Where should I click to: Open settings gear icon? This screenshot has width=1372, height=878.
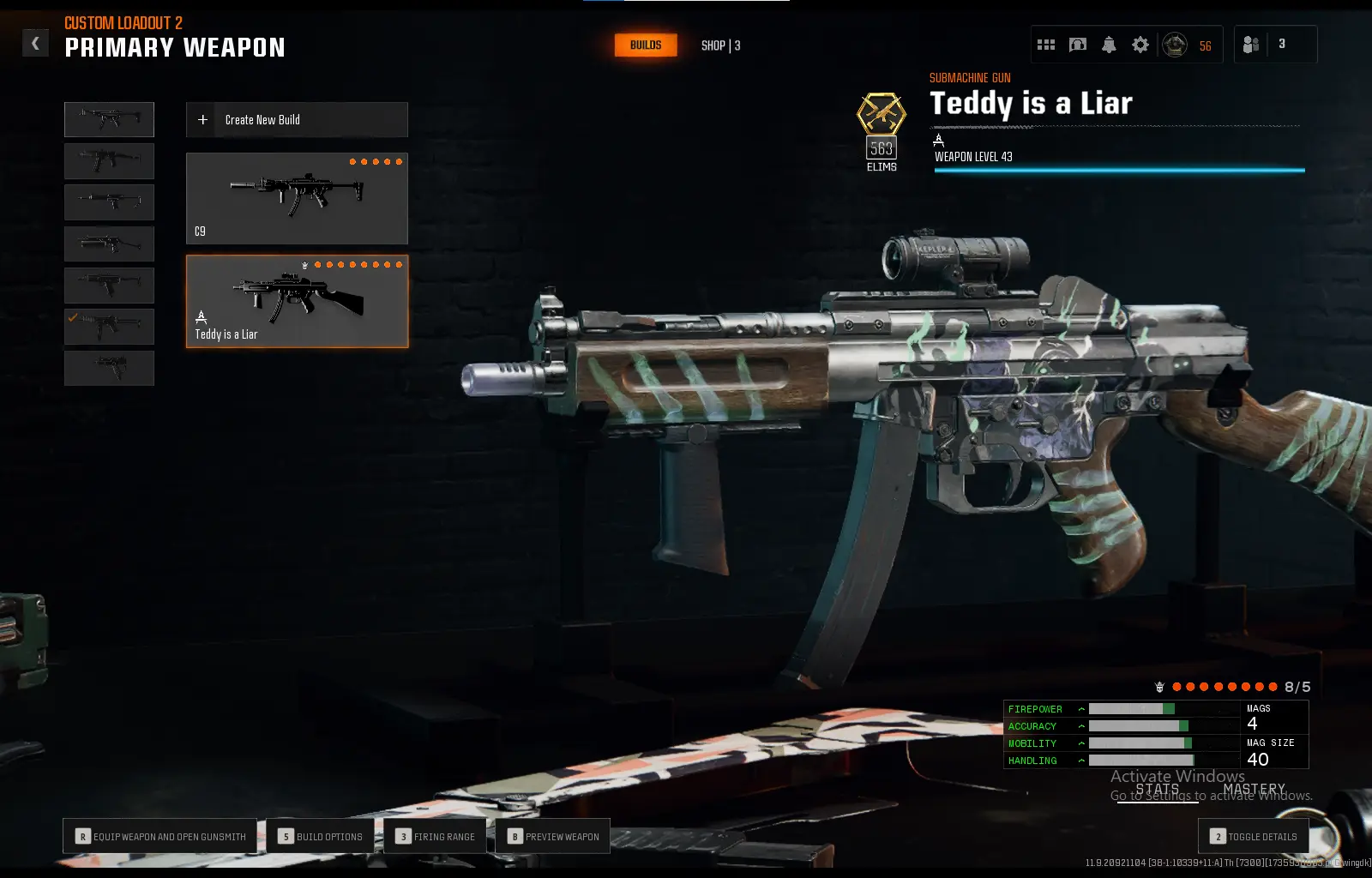[x=1140, y=45]
